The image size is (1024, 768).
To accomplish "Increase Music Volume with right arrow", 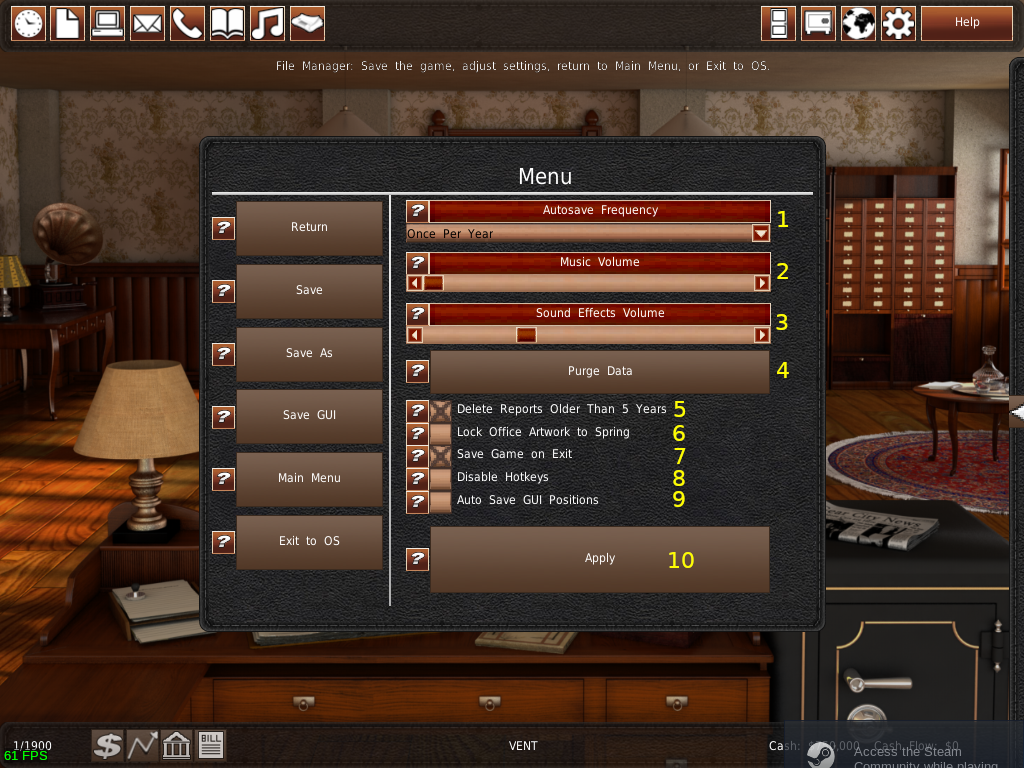I will 762,283.
